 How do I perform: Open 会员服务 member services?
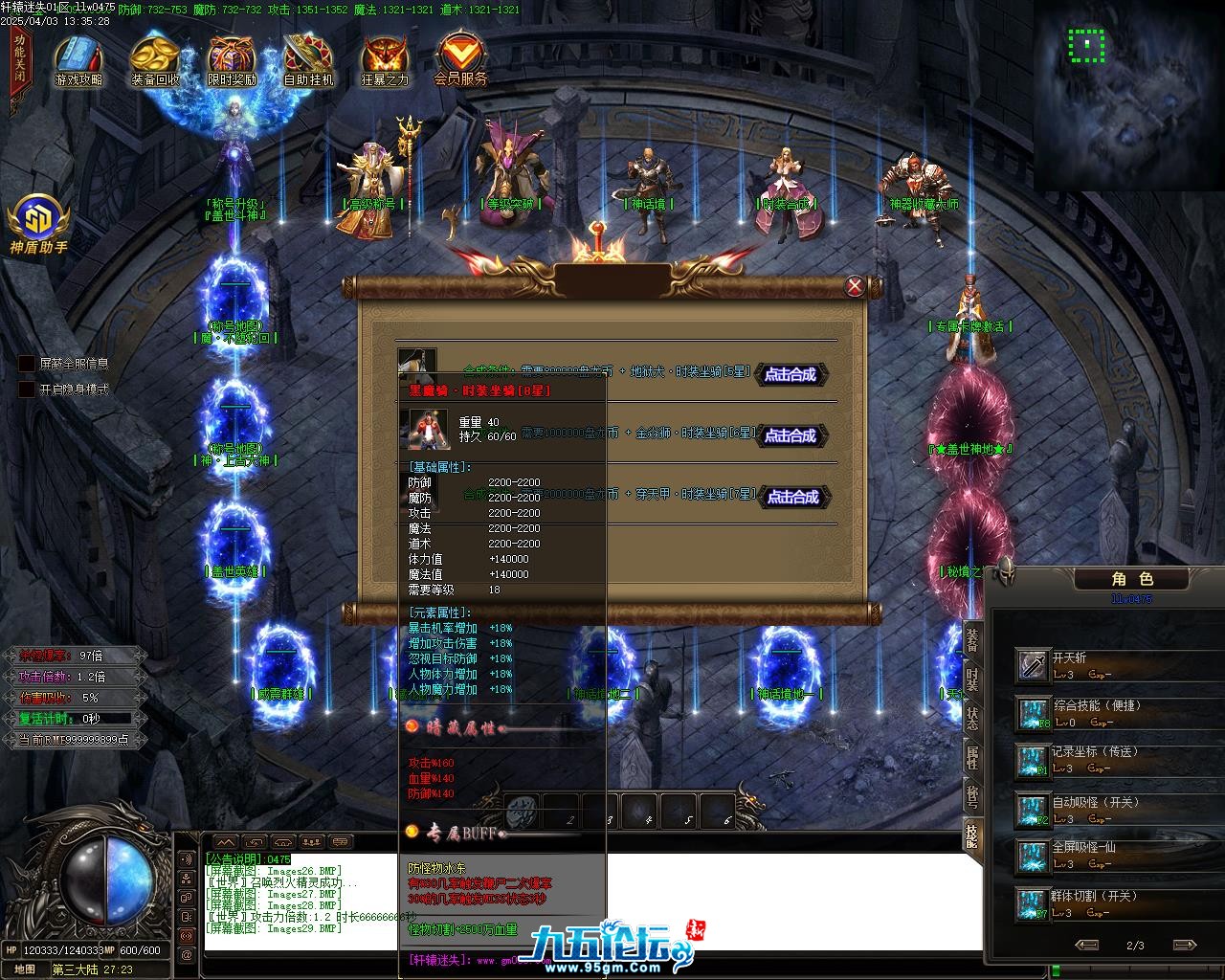click(x=460, y=60)
